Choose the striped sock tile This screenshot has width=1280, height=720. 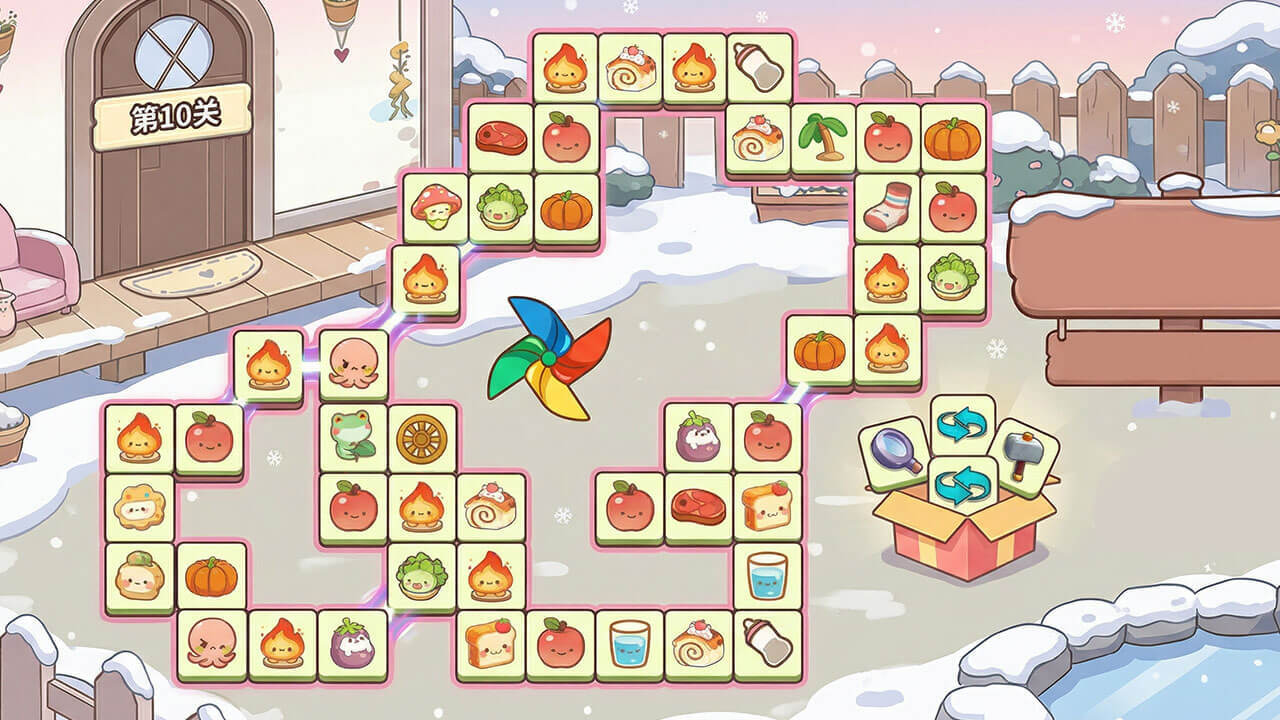[887, 208]
